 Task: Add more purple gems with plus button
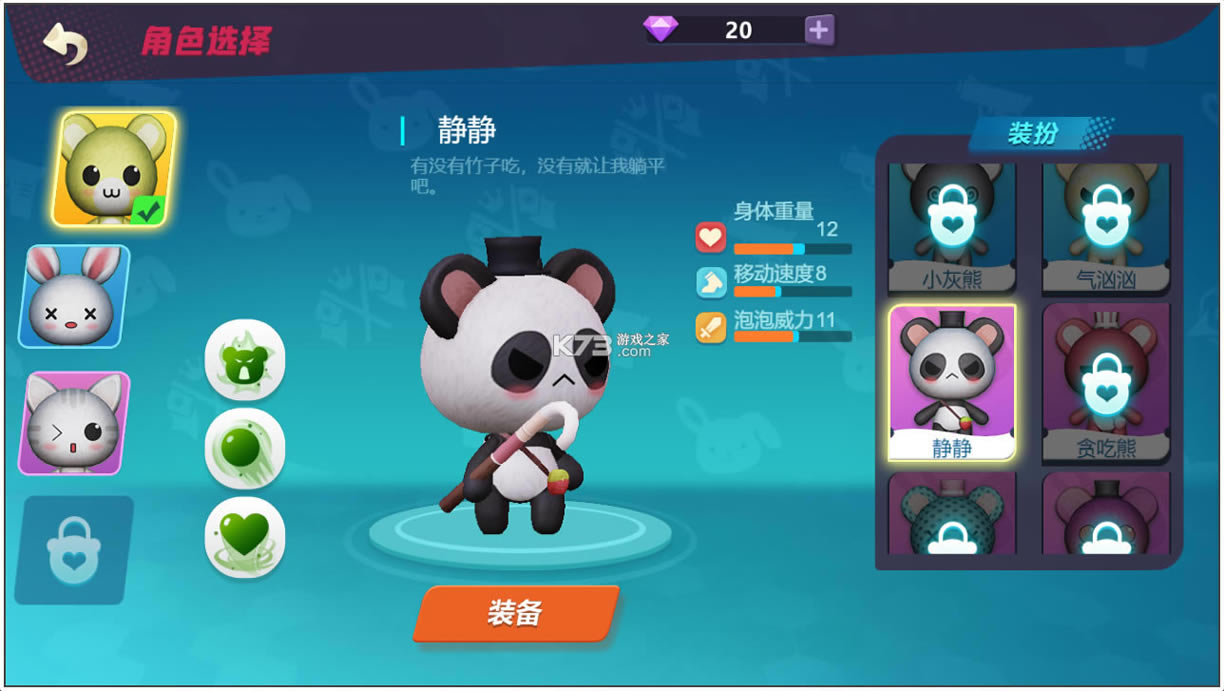pos(819,30)
